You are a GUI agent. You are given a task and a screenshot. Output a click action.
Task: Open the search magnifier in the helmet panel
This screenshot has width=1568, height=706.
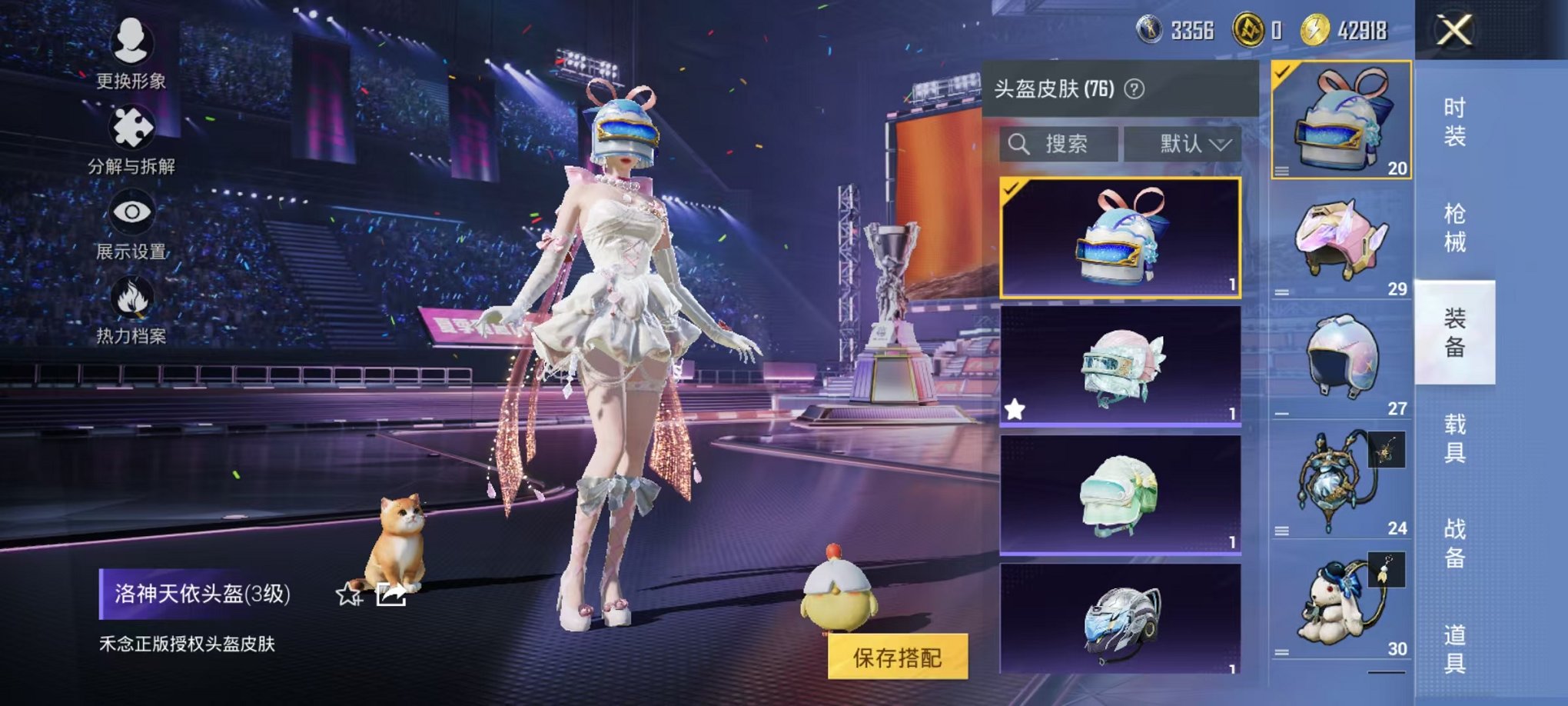coord(1020,142)
